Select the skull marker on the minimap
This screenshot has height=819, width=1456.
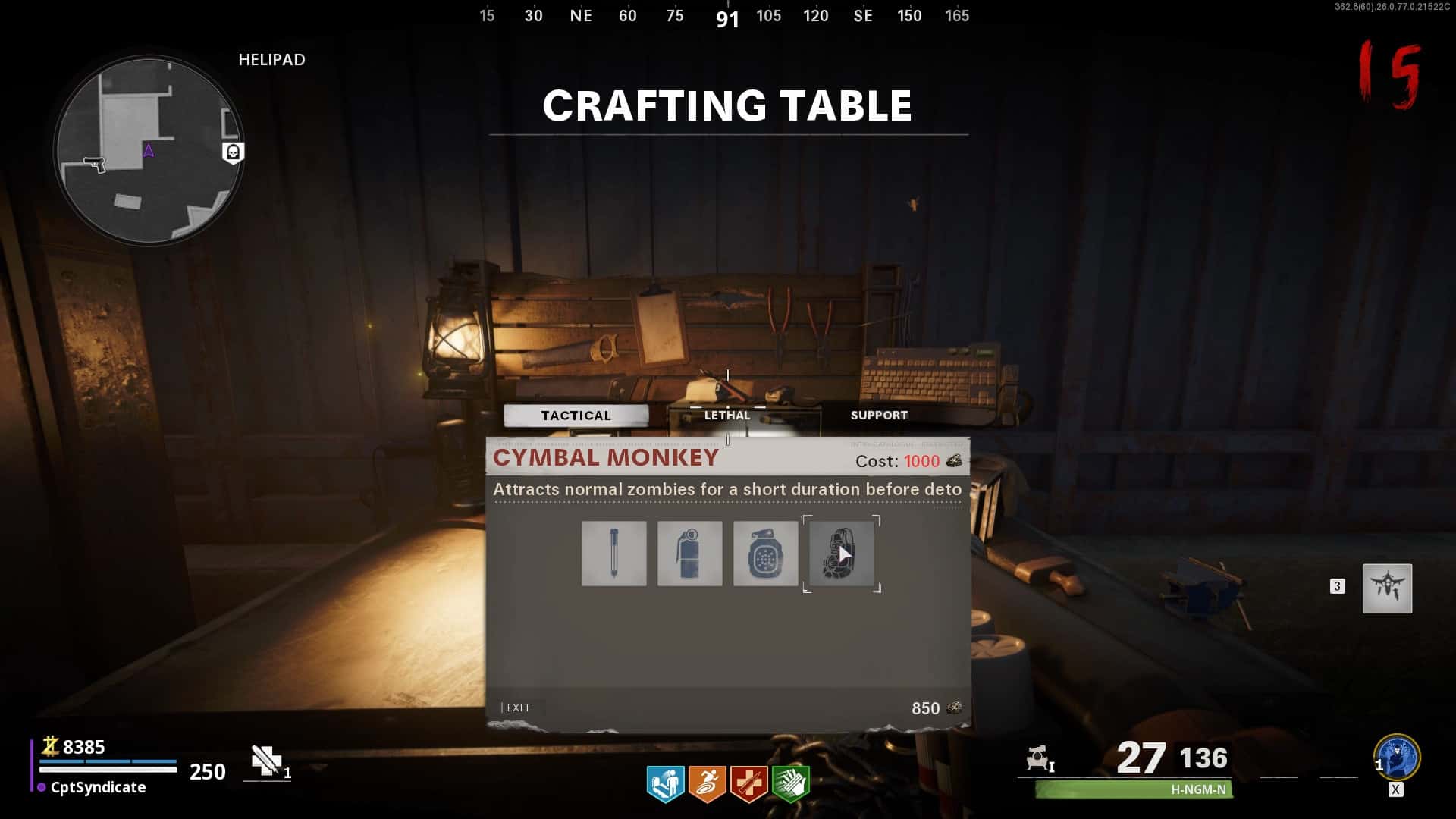click(x=233, y=152)
